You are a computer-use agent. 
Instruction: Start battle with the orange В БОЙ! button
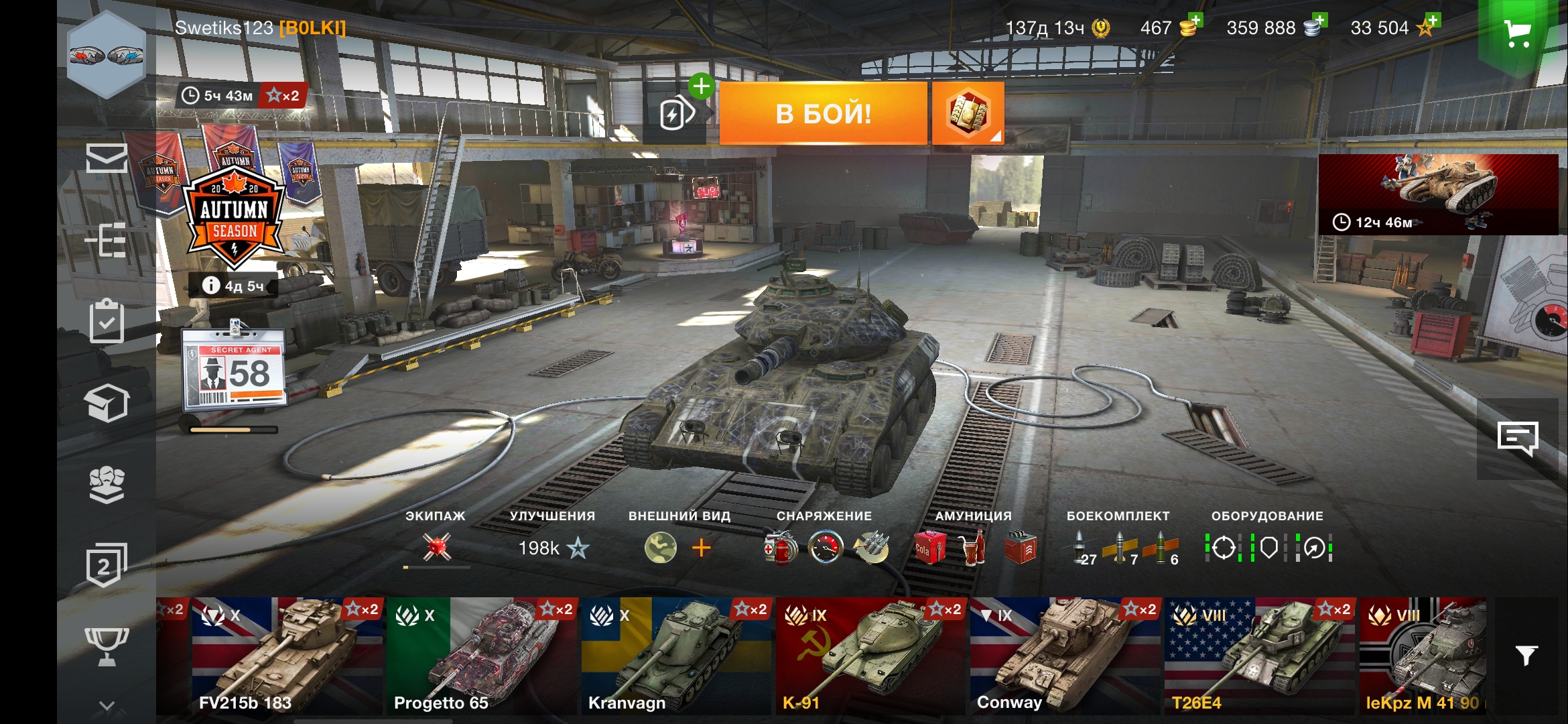click(x=823, y=113)
